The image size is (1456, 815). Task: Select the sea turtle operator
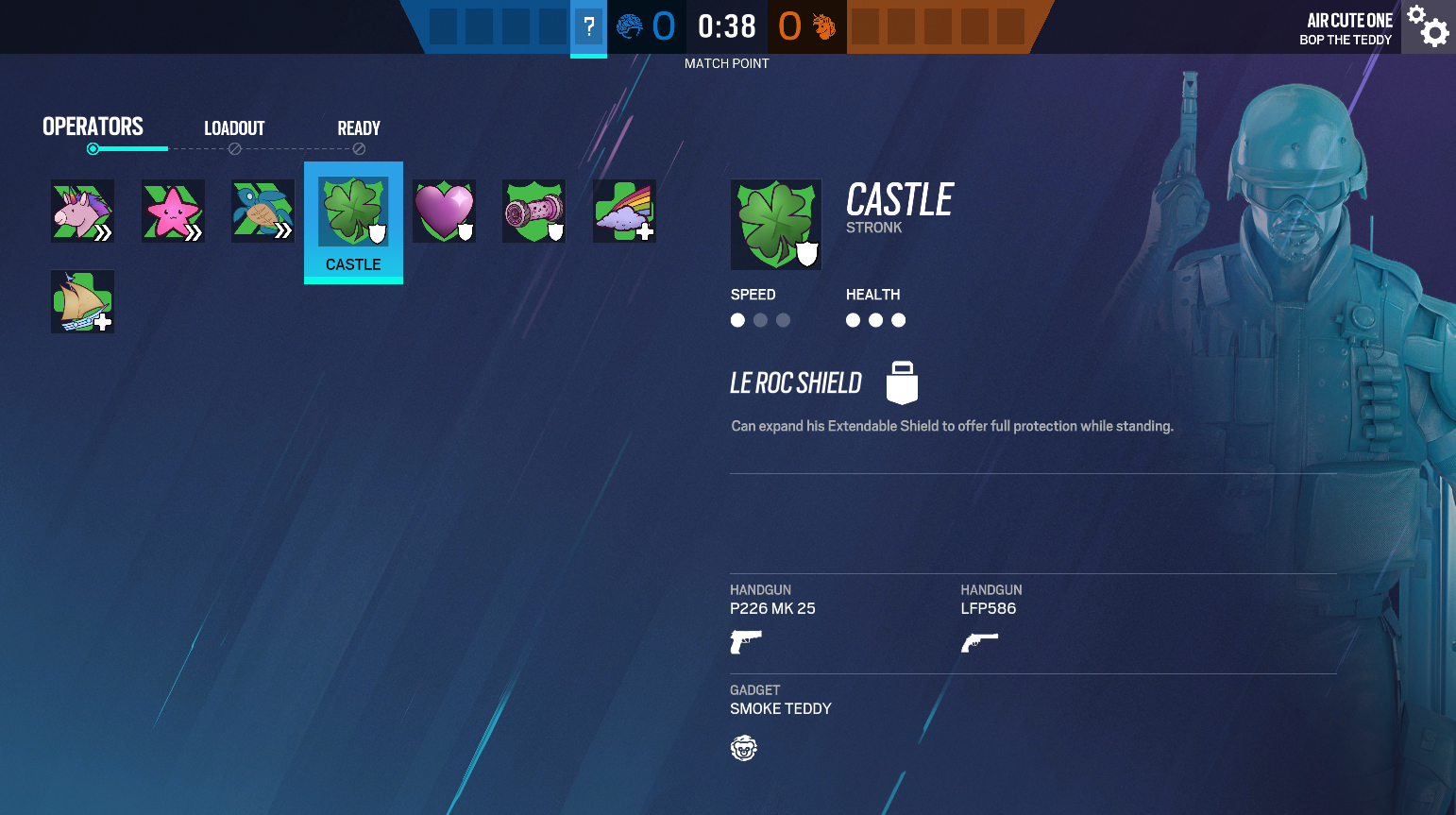262,211
